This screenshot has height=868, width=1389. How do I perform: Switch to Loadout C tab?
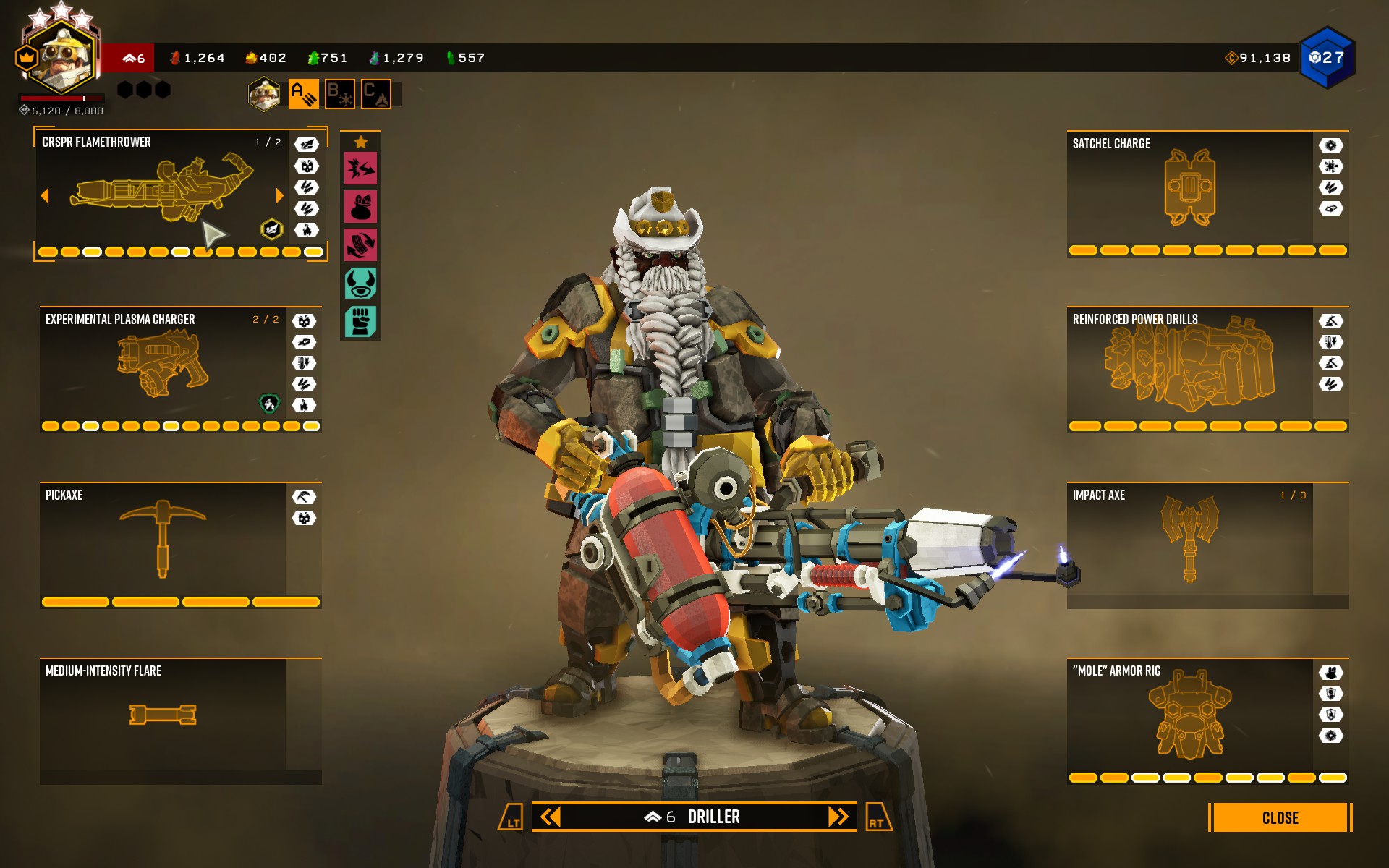tap(375, 93)
